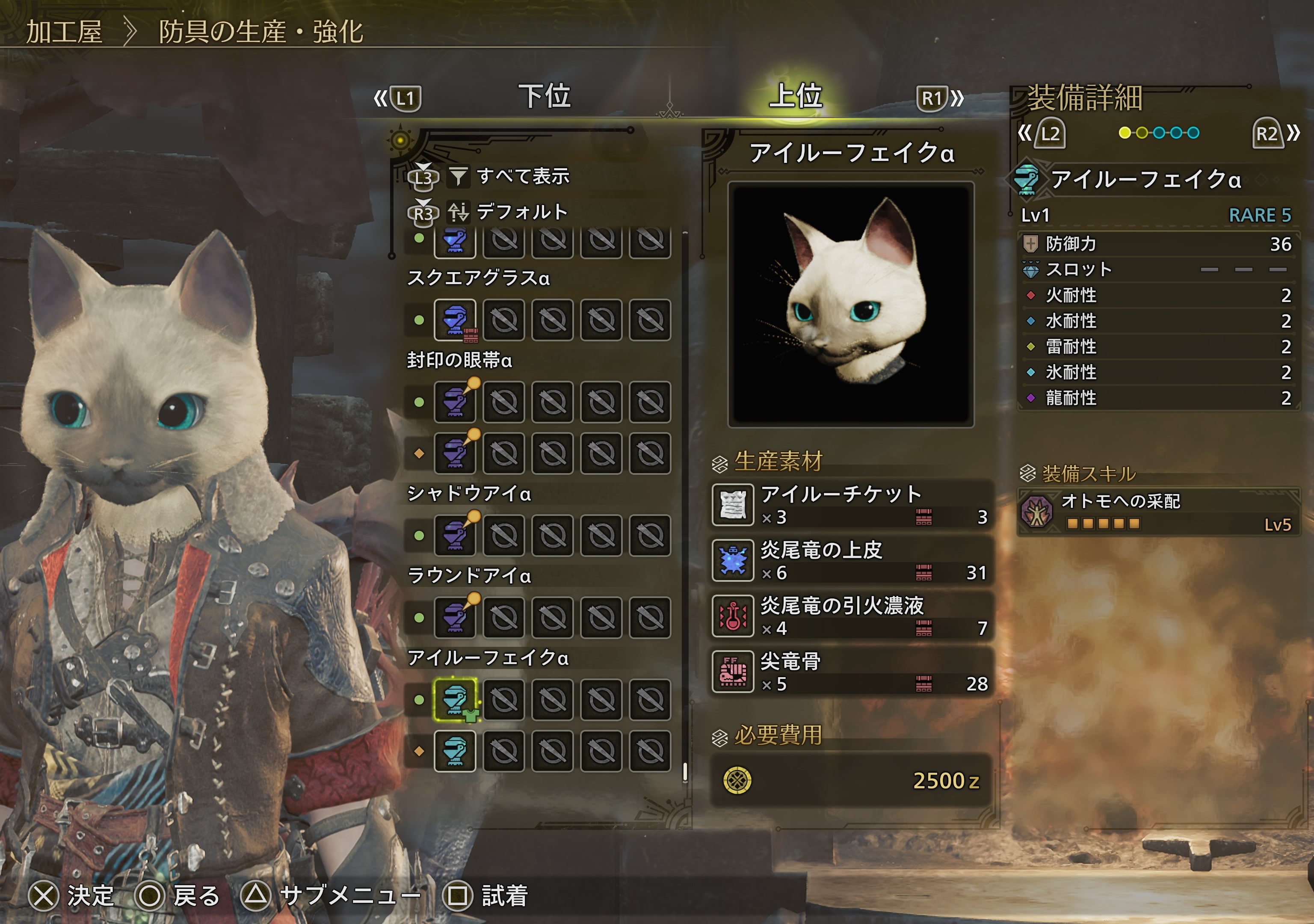Switch to the 下位 rank tab
The width and height of the screenshot is (1314, 924).
point(544,96)
